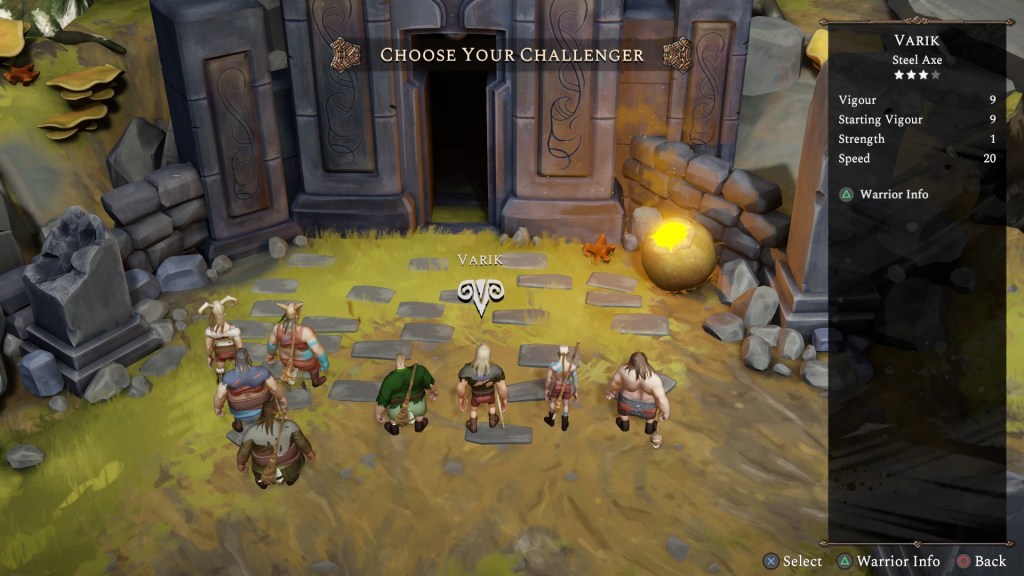Choose the small white-haired warrior beside Varik
The width and height of the screenshot is (1024, 576).
[561, 385]
